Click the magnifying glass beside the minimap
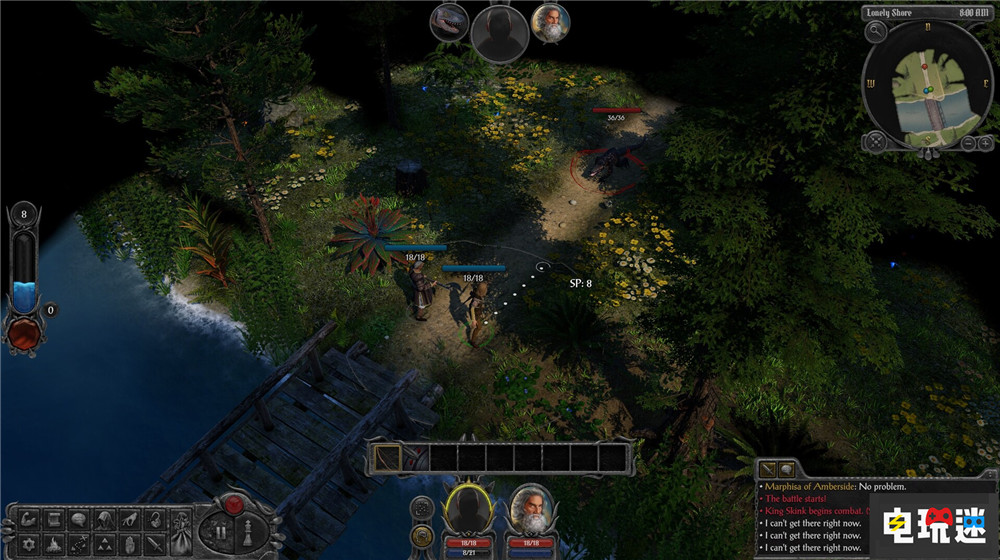This screenshot has width=1000, height=560. [x=874, y=31]
